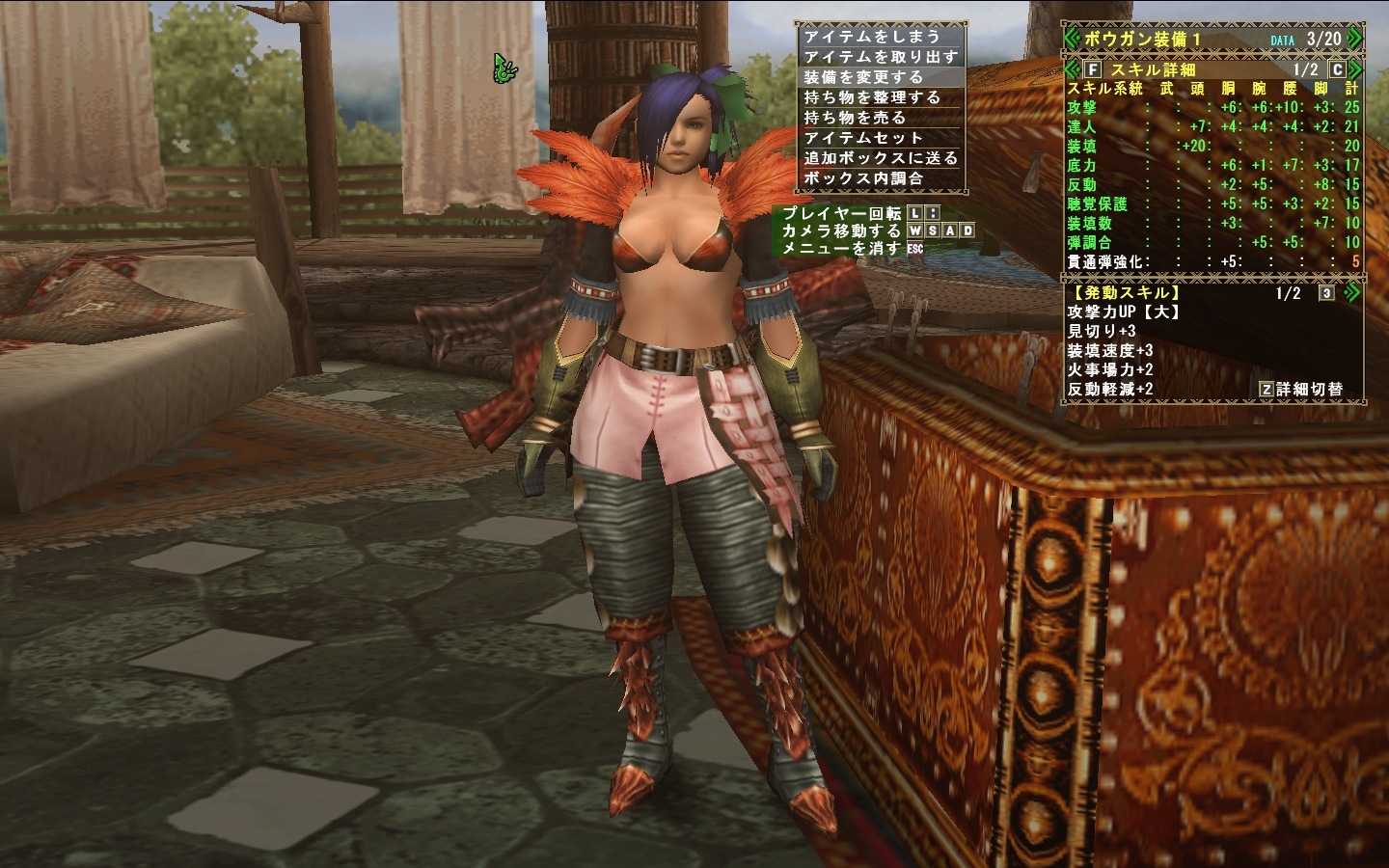Show next スキル詳細 page arrow
Viewport: 1389px width, 868px height.
click(x=1355, y=69)
